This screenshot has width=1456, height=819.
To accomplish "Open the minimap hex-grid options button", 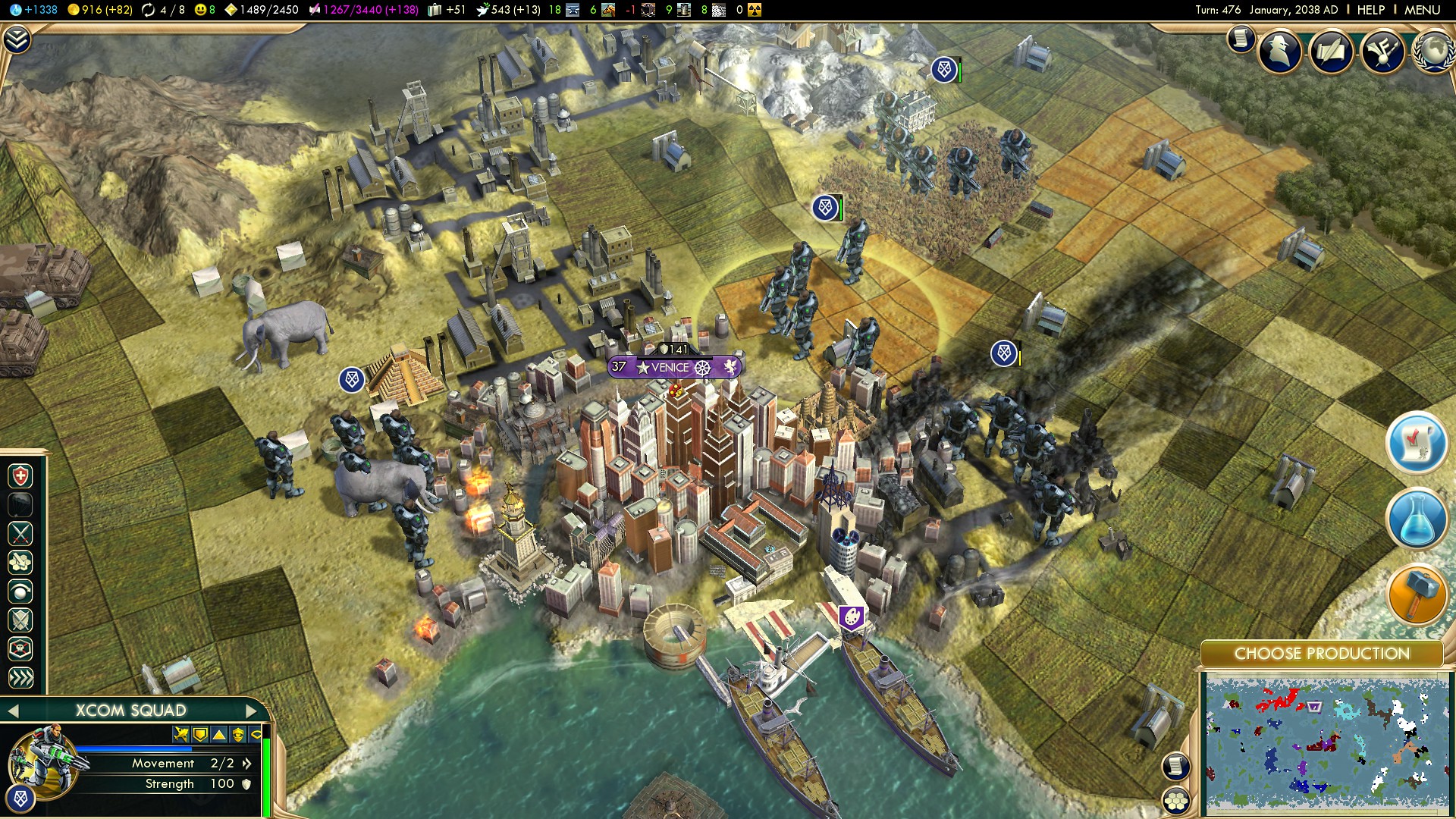I will click(x=1176, y=800).
